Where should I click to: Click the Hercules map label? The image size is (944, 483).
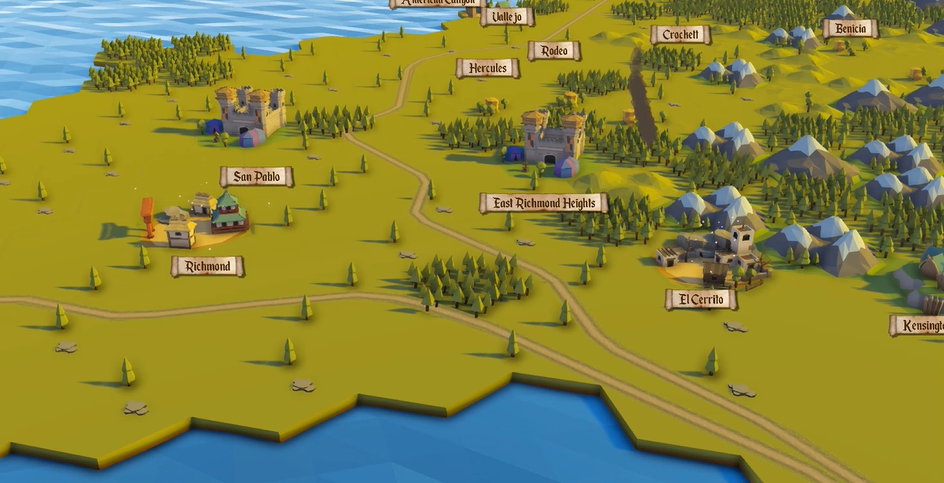487,68
